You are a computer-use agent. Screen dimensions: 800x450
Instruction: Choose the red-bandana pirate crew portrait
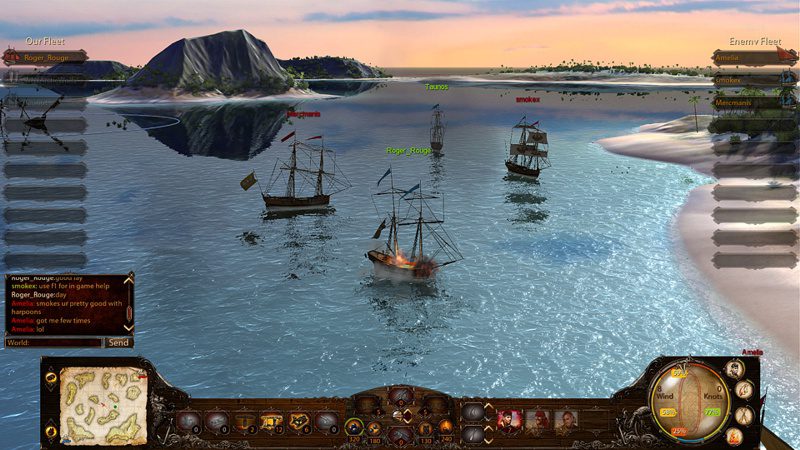pyautogui.click(x=538, y=420)
